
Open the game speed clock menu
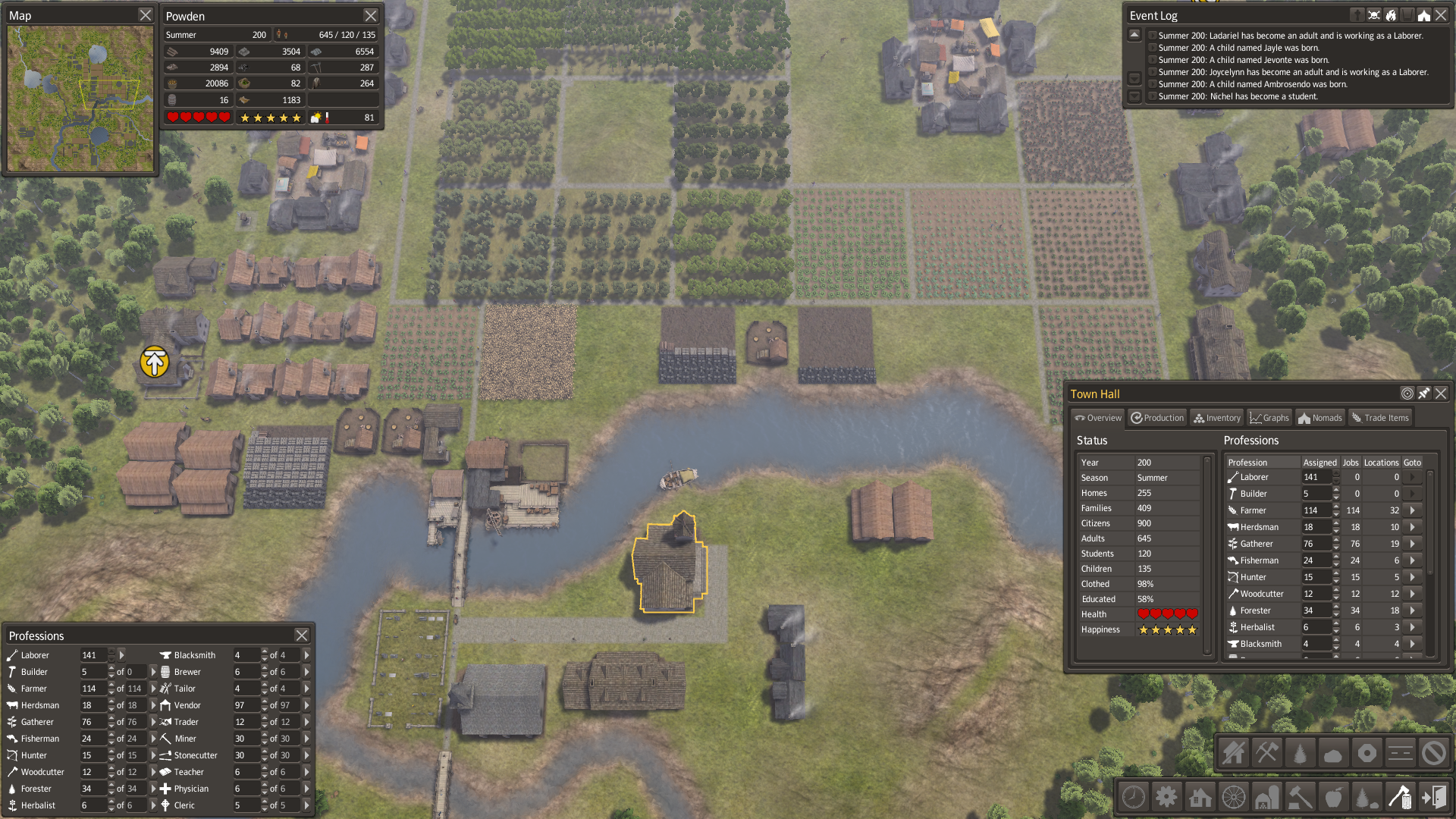point(1134,797)
